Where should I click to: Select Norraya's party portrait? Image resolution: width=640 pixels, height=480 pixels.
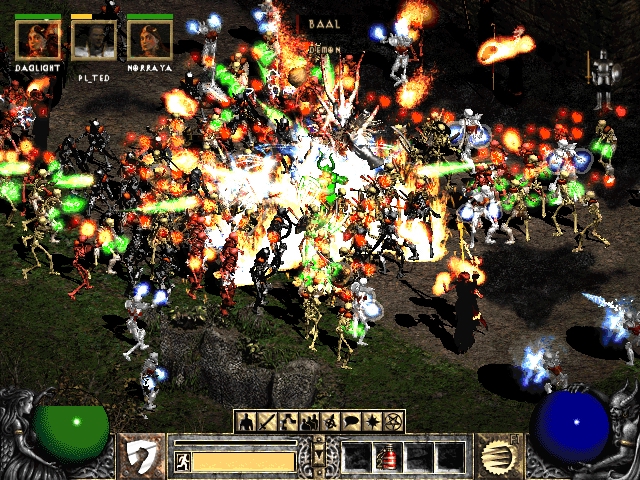(150, 40)
